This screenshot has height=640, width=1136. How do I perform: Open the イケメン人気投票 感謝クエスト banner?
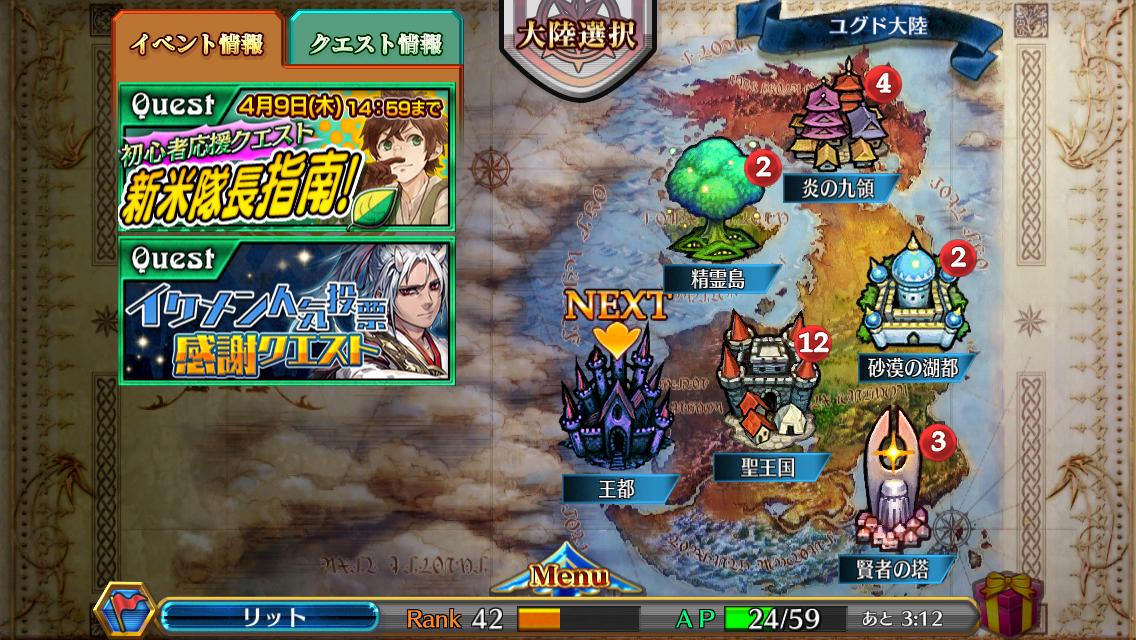coord(287,310)
